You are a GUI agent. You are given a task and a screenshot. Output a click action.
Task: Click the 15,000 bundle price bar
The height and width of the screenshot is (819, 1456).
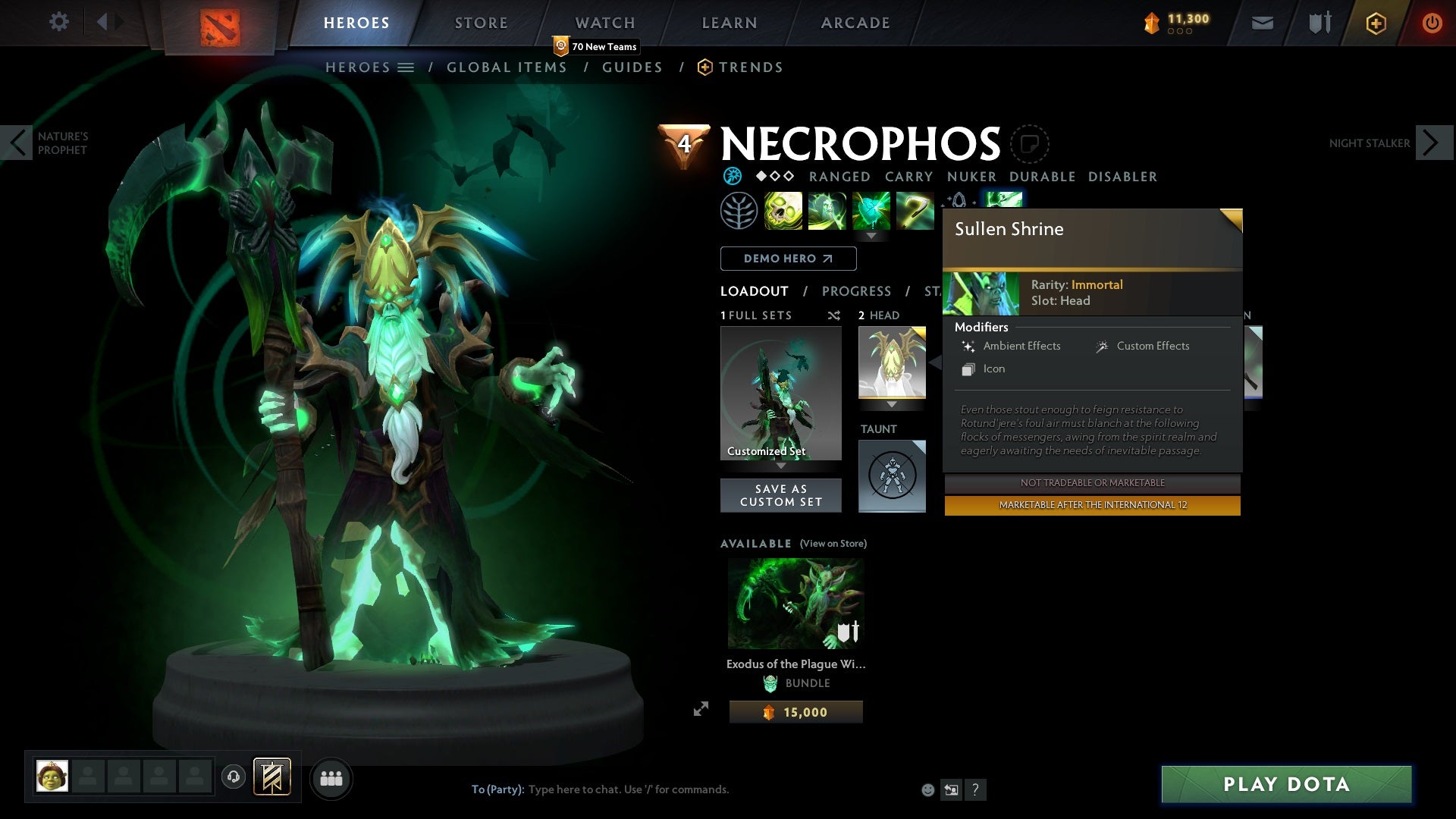click(795, 711)
